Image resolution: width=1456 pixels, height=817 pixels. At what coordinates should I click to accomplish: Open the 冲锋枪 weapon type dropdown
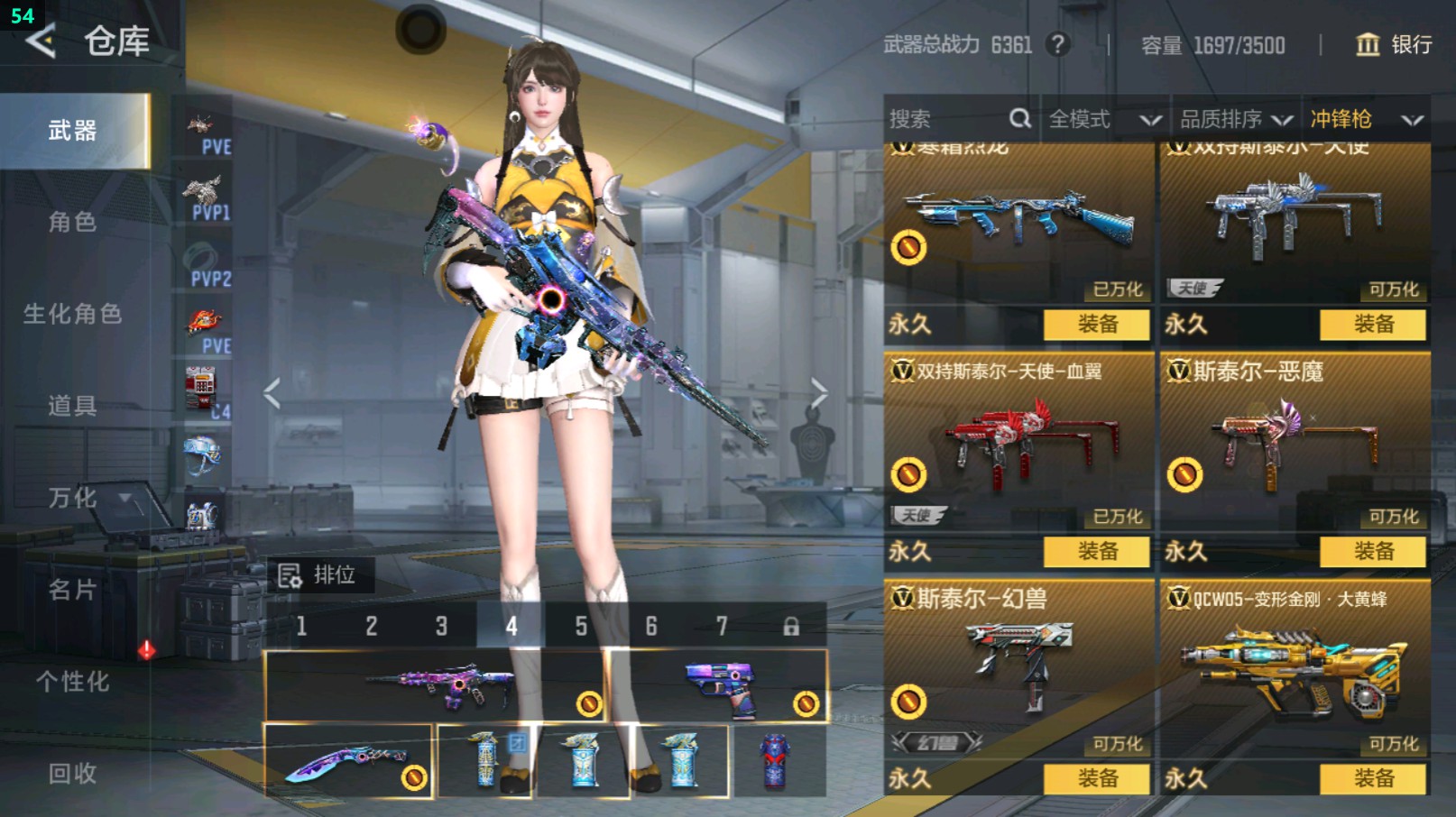click(1365, 119)
